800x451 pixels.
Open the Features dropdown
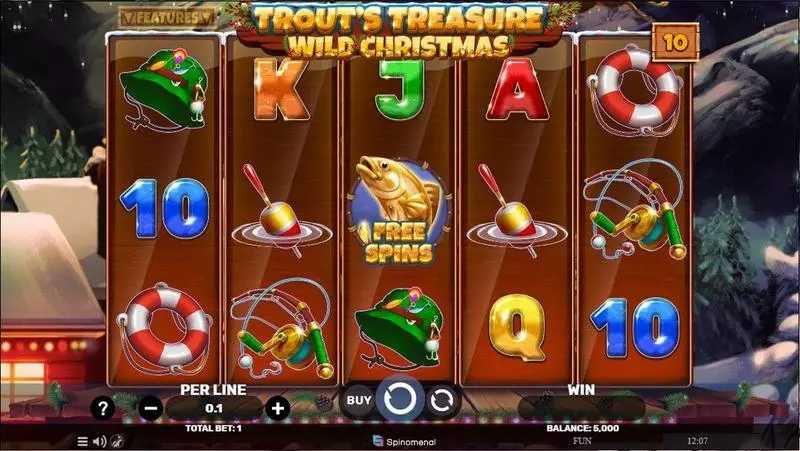pos(167,17)
